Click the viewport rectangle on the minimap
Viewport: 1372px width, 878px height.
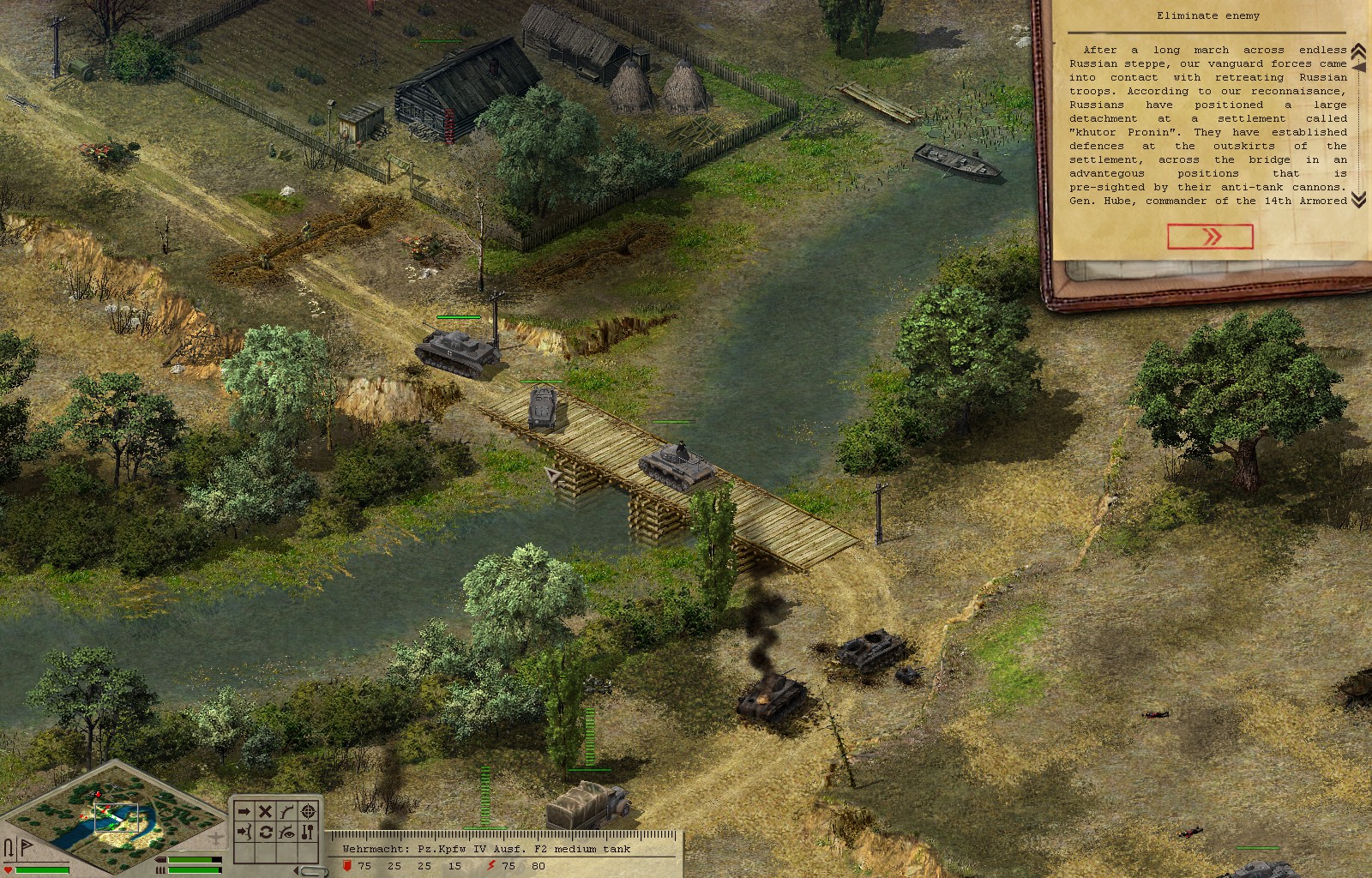coord(117,816)
